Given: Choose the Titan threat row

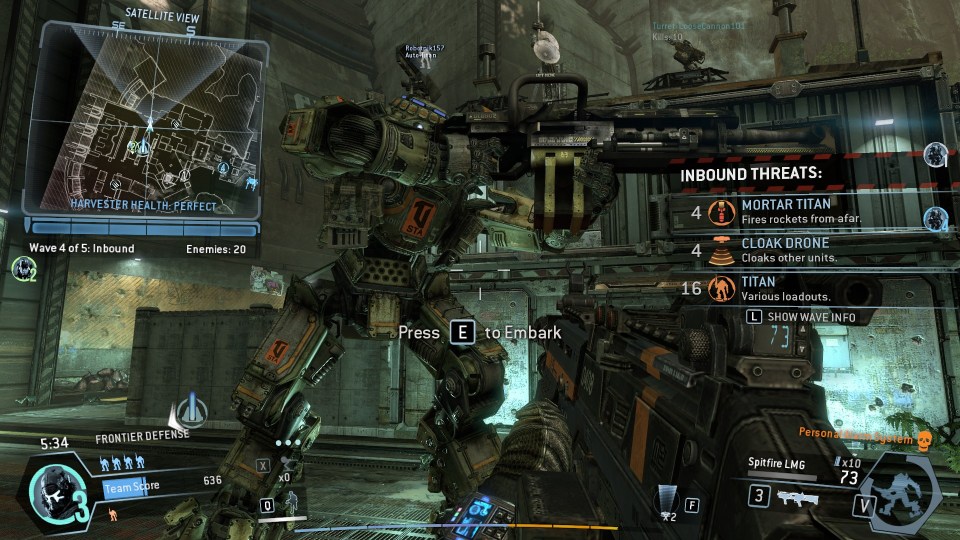Looking at the screenshot, I should [x=790, y=289].
